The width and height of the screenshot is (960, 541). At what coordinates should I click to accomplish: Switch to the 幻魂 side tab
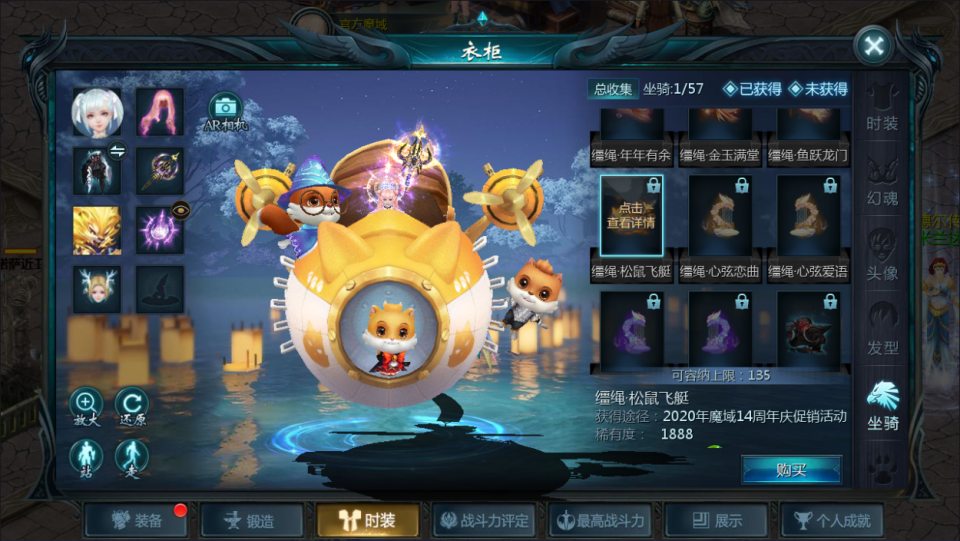coord(882,181)
